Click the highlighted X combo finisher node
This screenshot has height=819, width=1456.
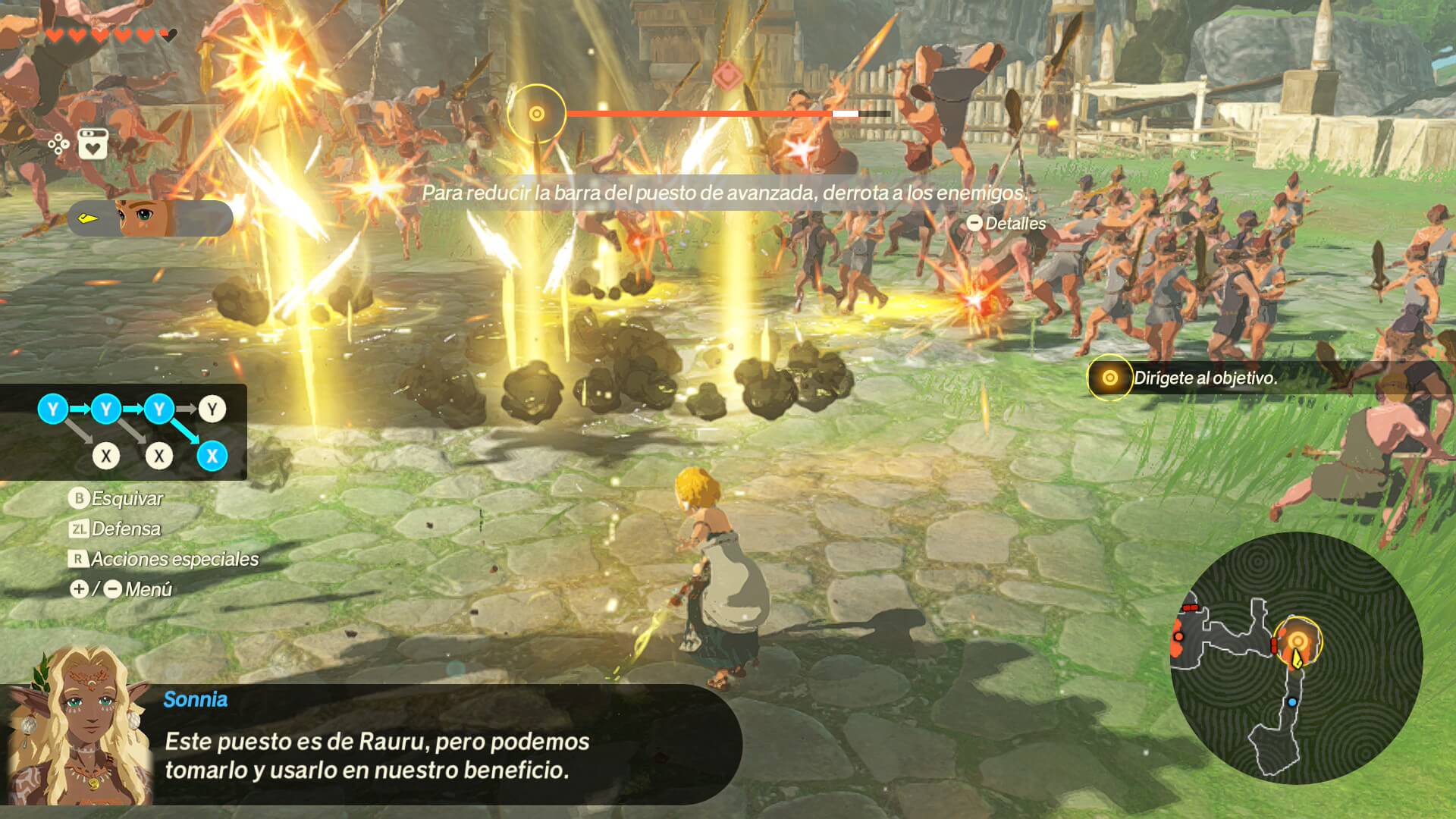(x=212, y=456)
